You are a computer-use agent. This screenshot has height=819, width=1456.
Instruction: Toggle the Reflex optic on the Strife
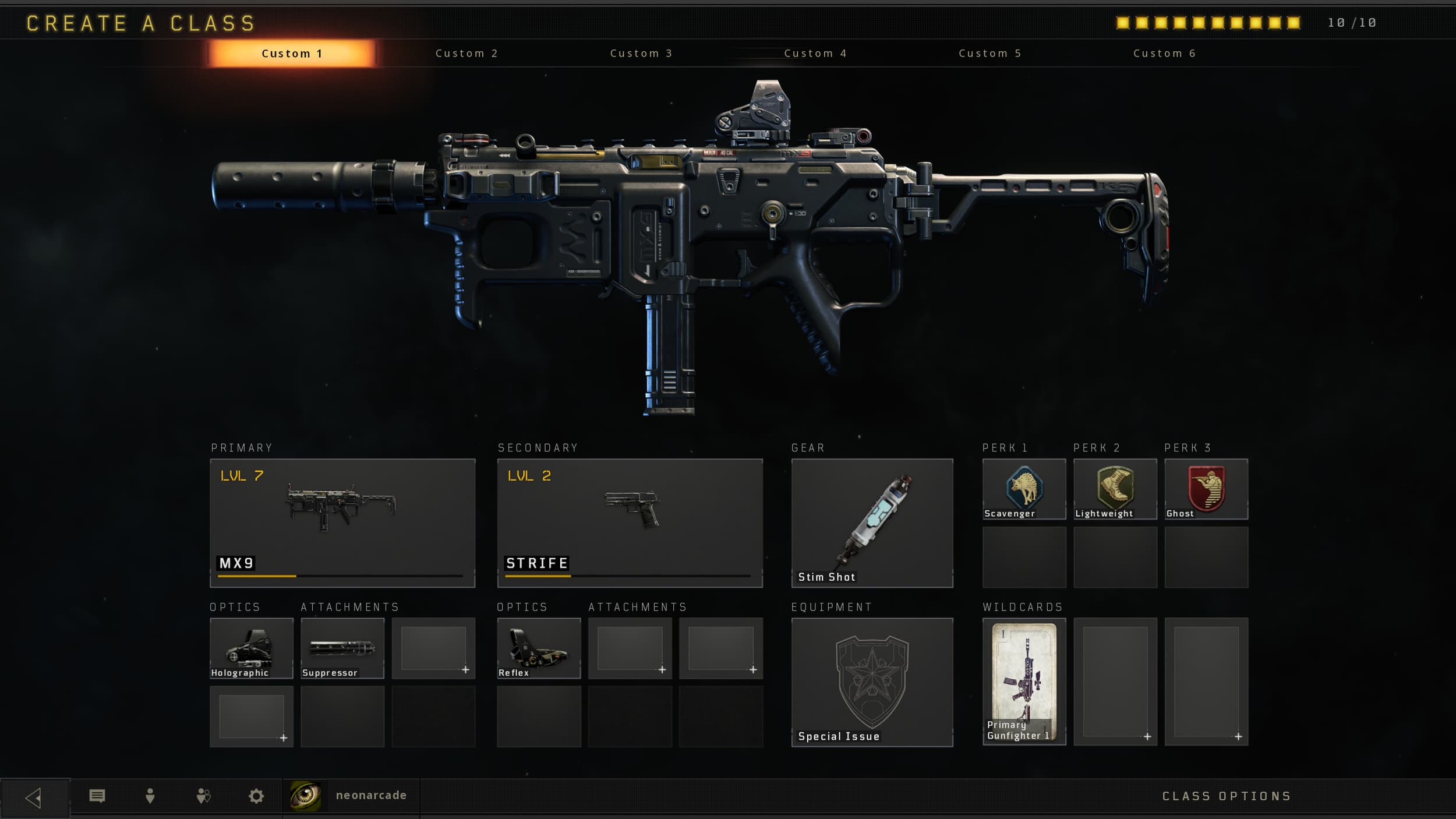pos(538,648)
